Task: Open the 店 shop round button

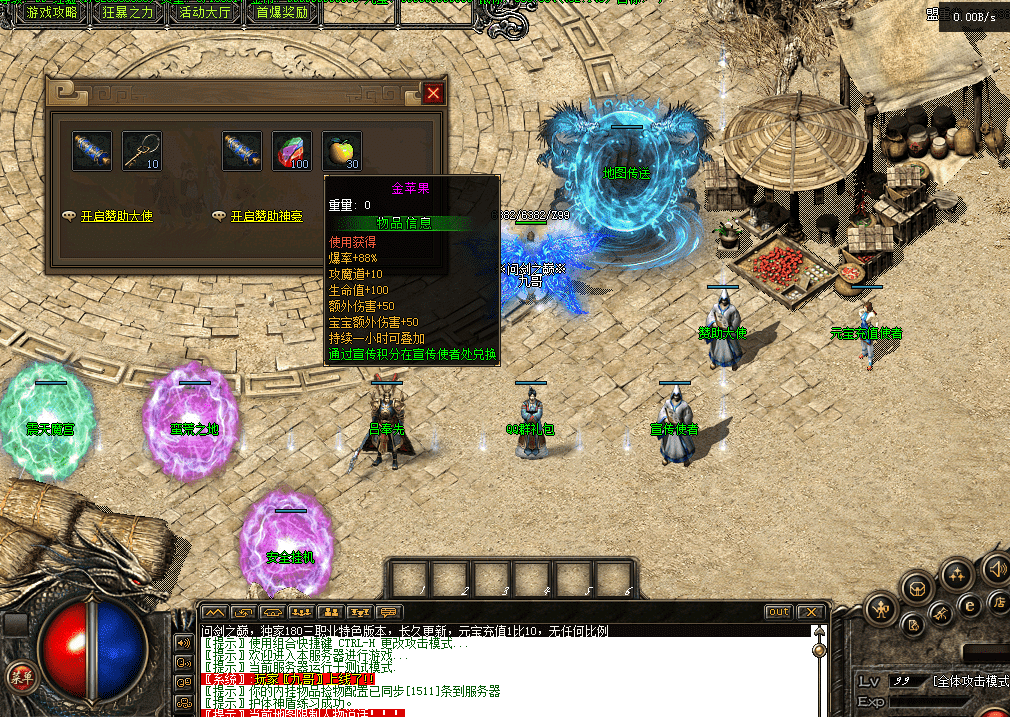Action: point(997,602)
